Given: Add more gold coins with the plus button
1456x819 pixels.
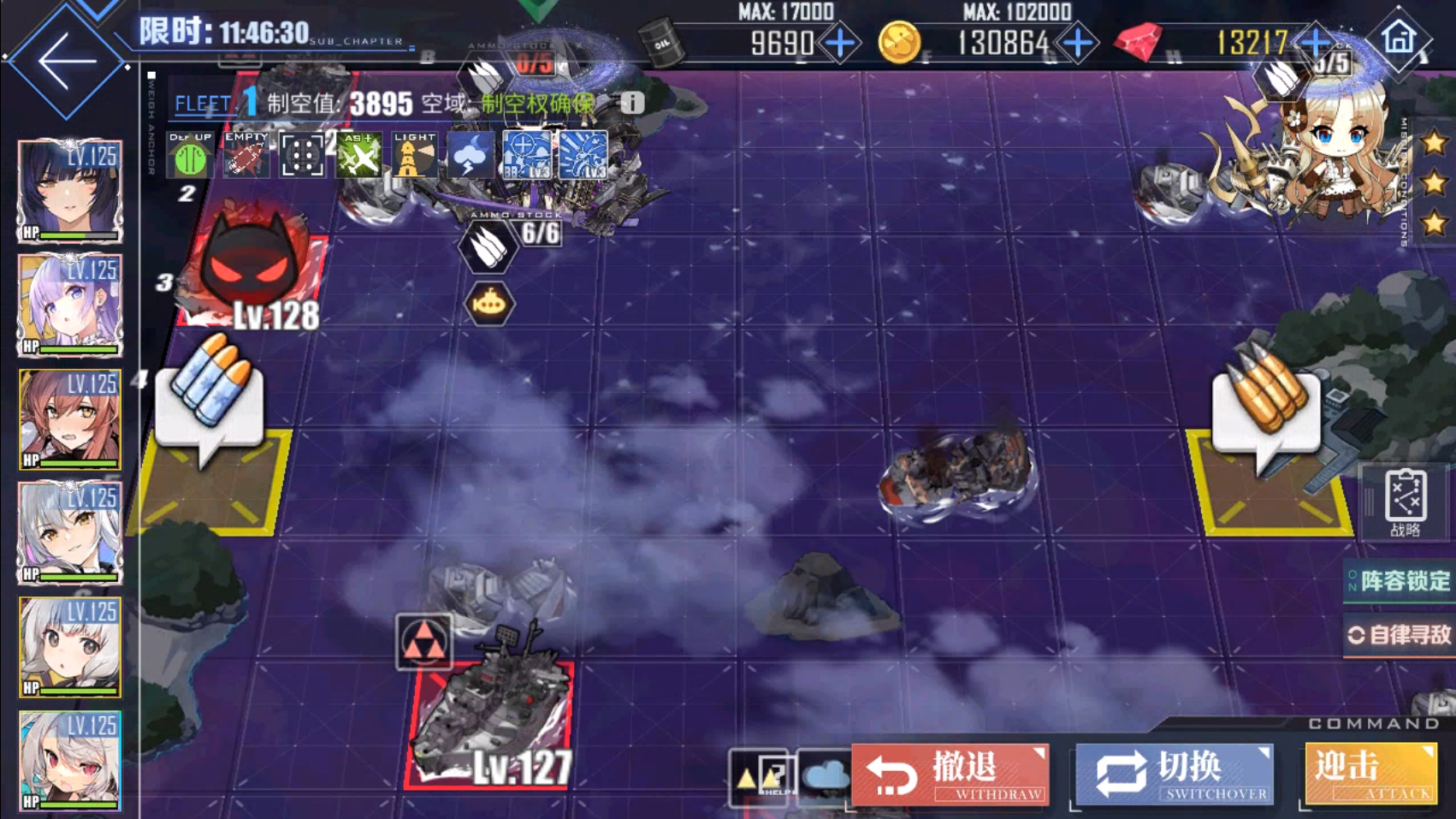Looking at the screenshot, I should [x=1077, y=43].
